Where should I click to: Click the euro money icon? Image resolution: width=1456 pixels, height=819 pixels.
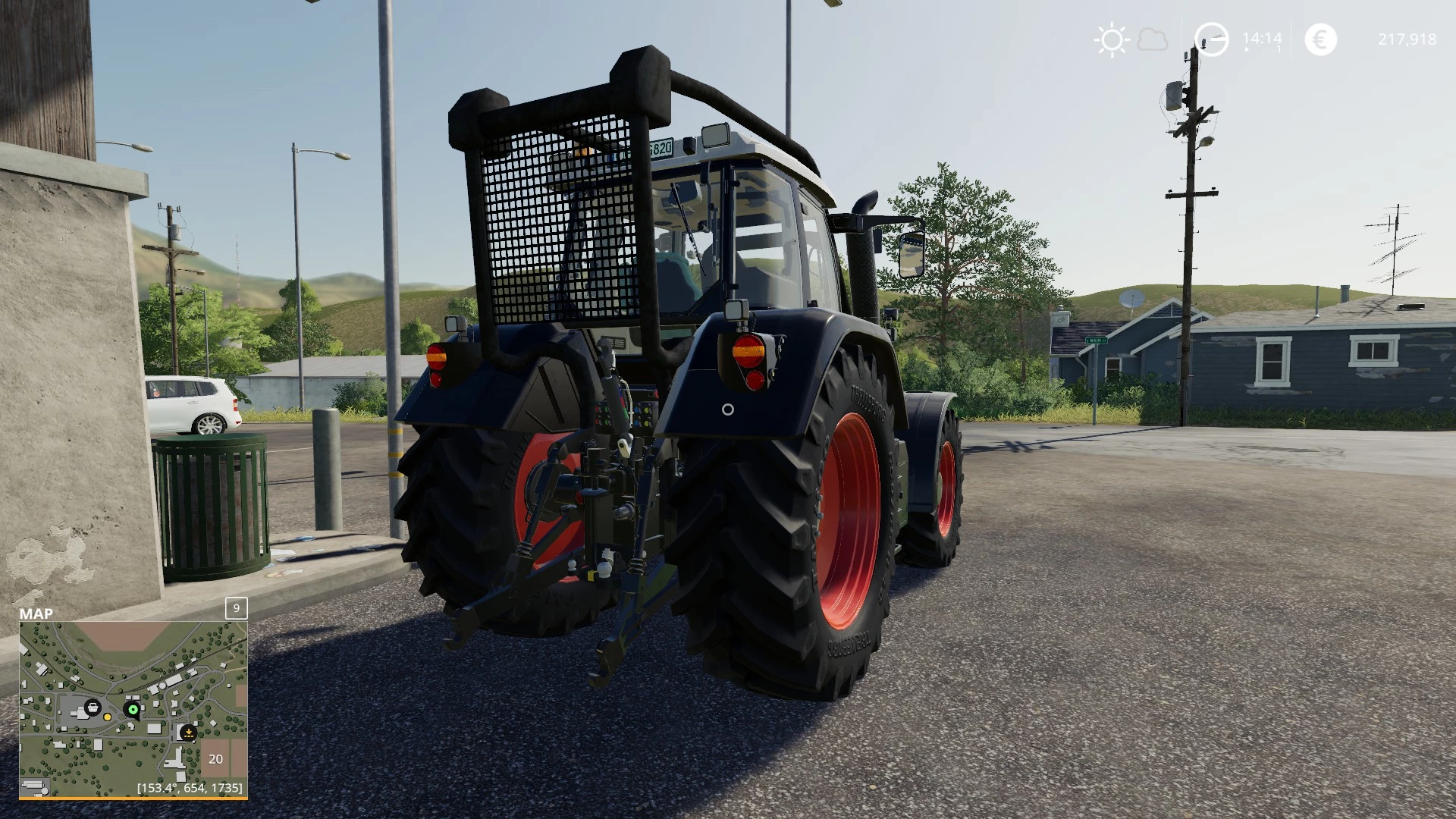(1320, 39)
